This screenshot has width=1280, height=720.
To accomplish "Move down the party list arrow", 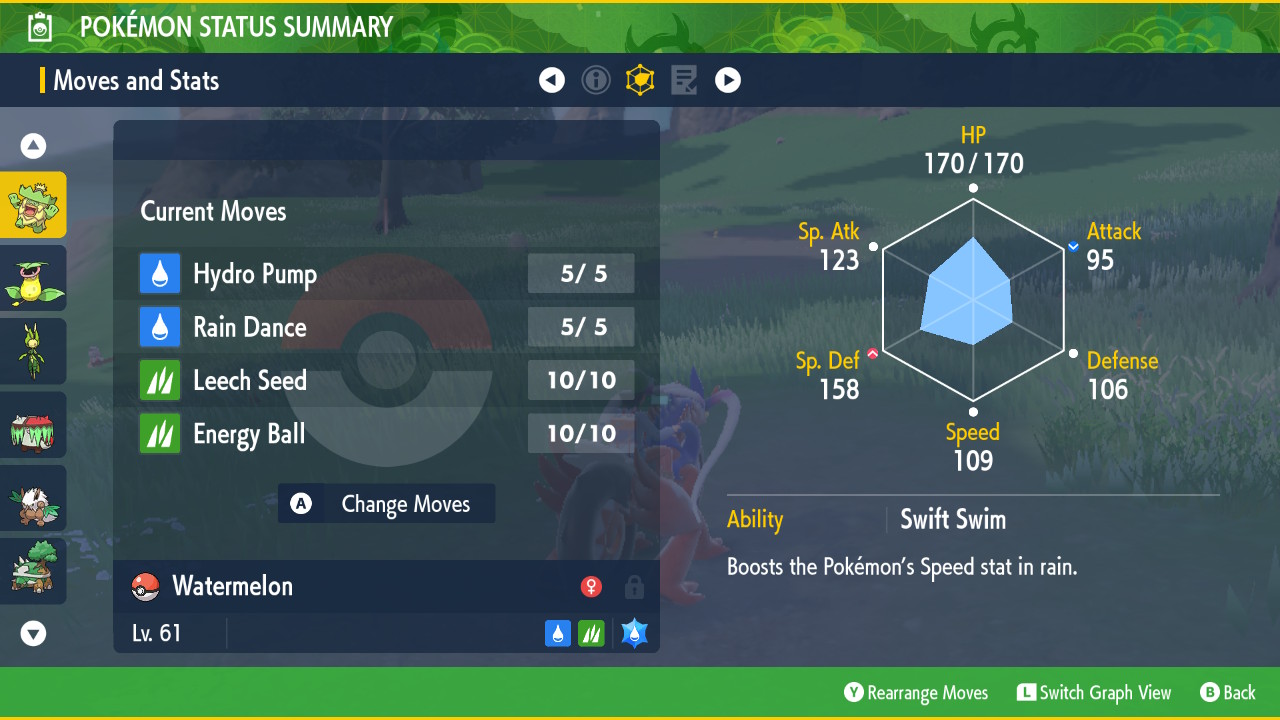I will pyautogui.click(x=33, y=633).
